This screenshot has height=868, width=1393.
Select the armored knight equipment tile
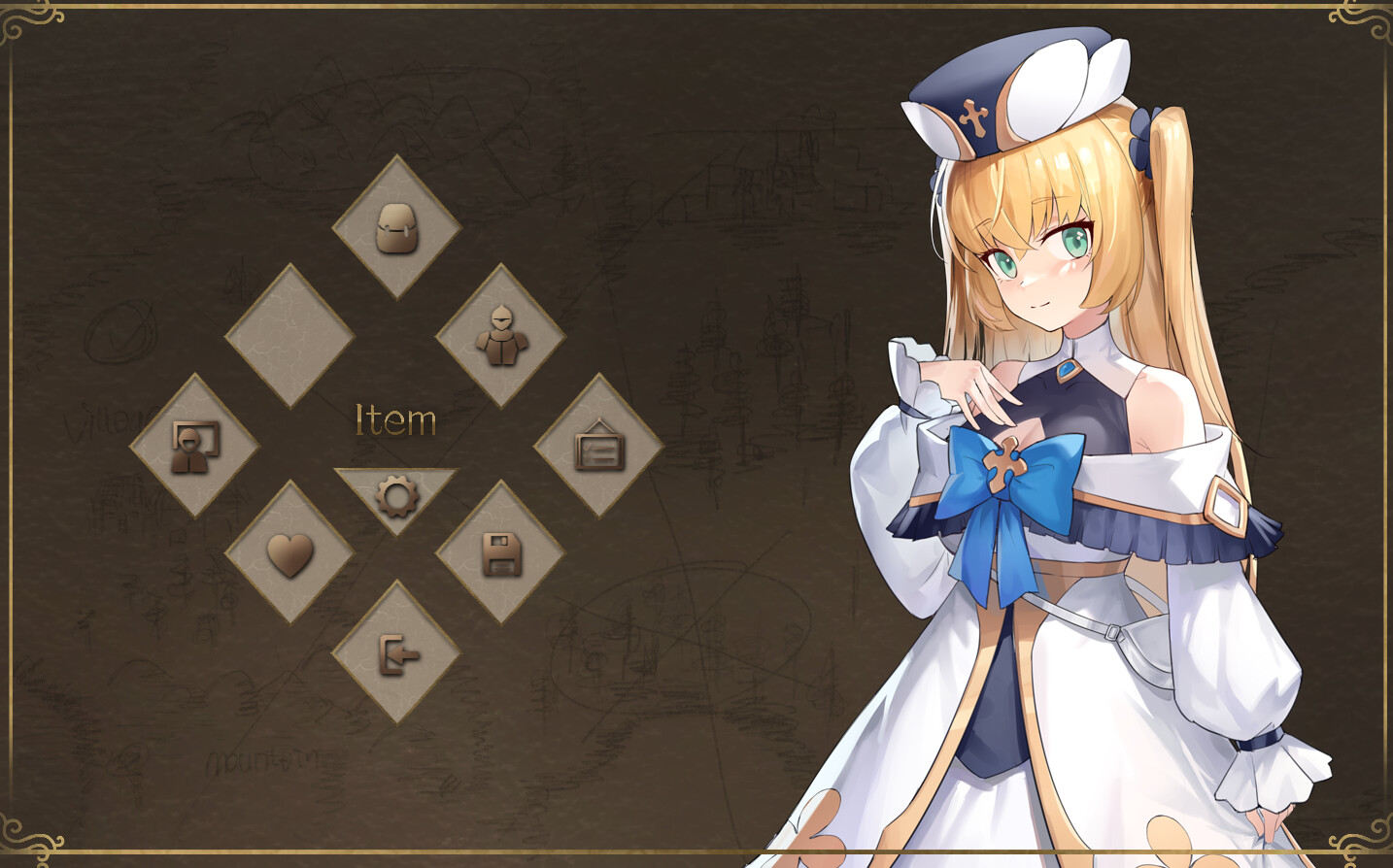pyautogui.click(x=500, y=336)
